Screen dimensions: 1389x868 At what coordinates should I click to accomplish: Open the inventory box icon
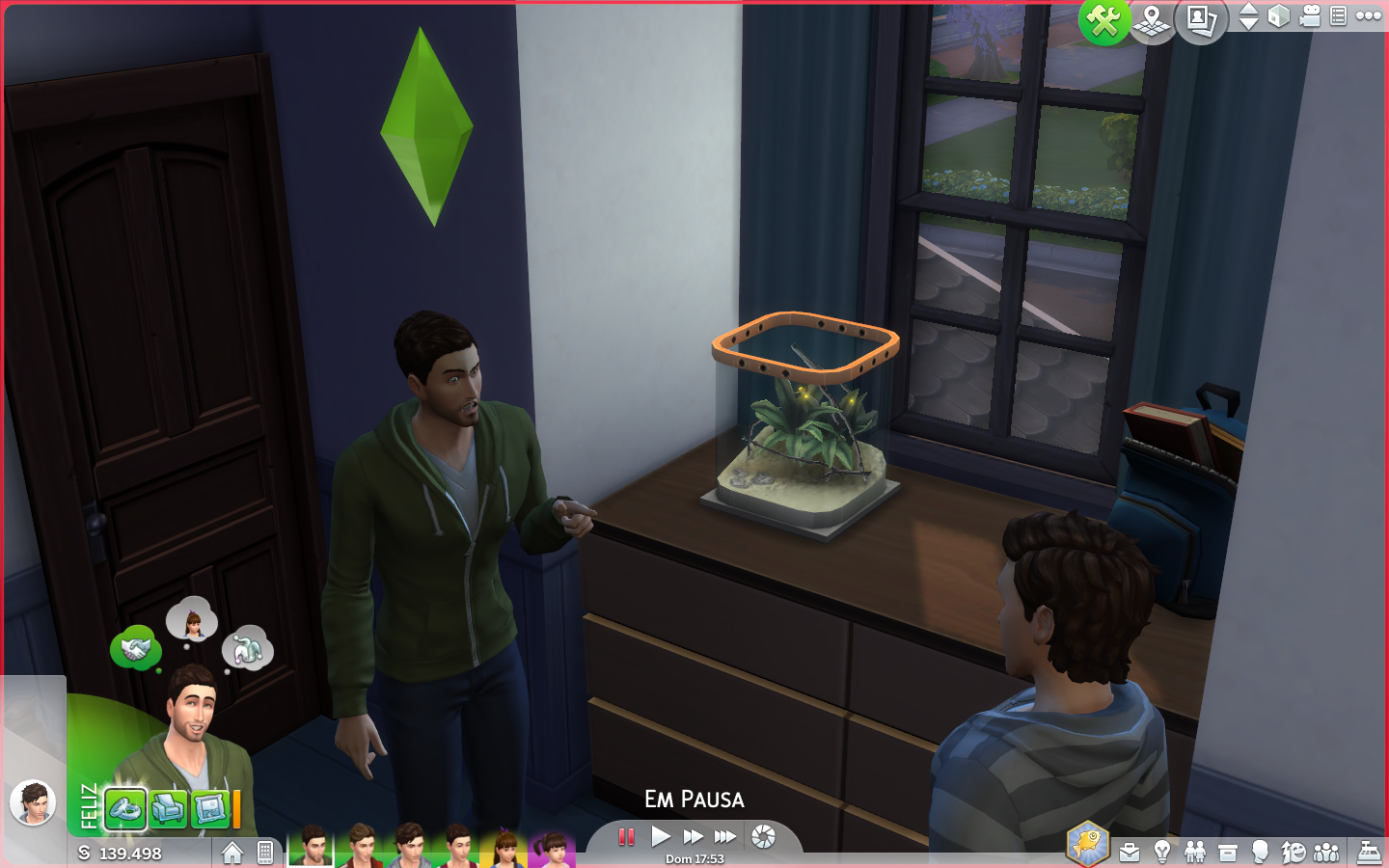tap(1228, 853)
